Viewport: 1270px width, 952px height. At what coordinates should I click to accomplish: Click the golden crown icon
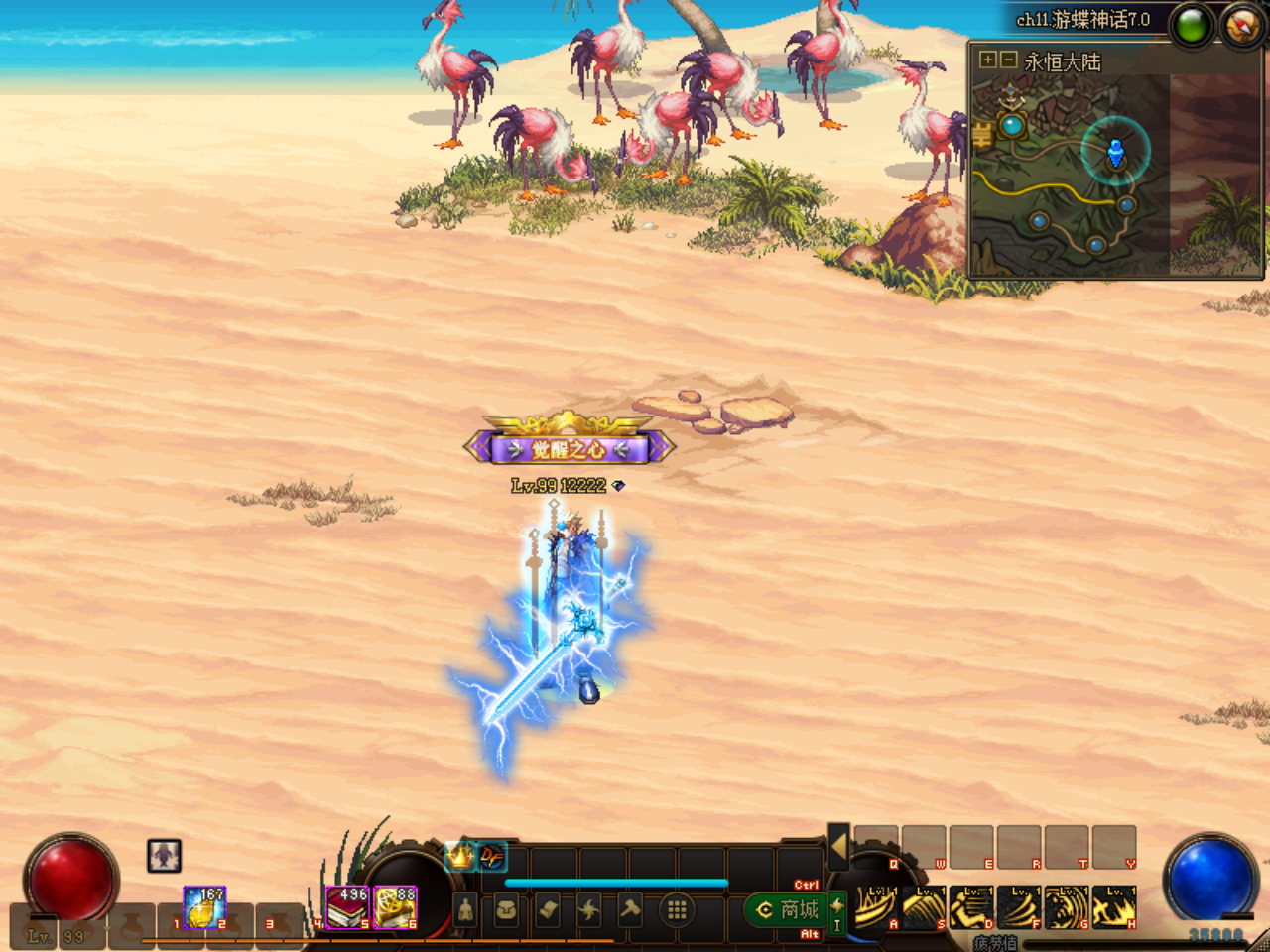pyautogui.click(x=460, y=855)
